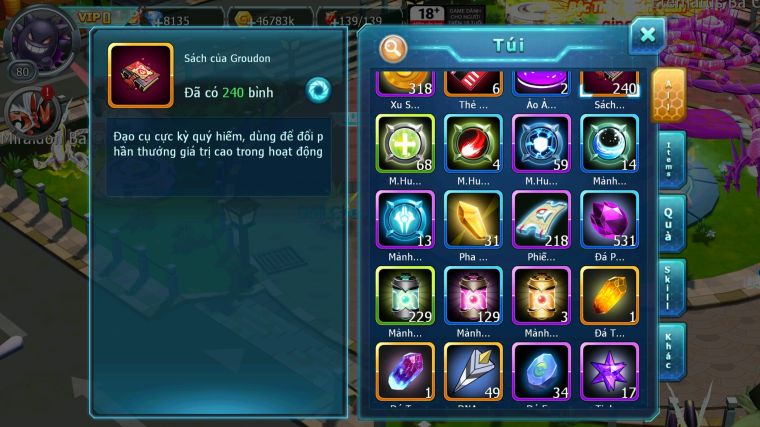This screenshot has height=427, width=760.
Task: Select the purple star item with 17
Action: 610,371
